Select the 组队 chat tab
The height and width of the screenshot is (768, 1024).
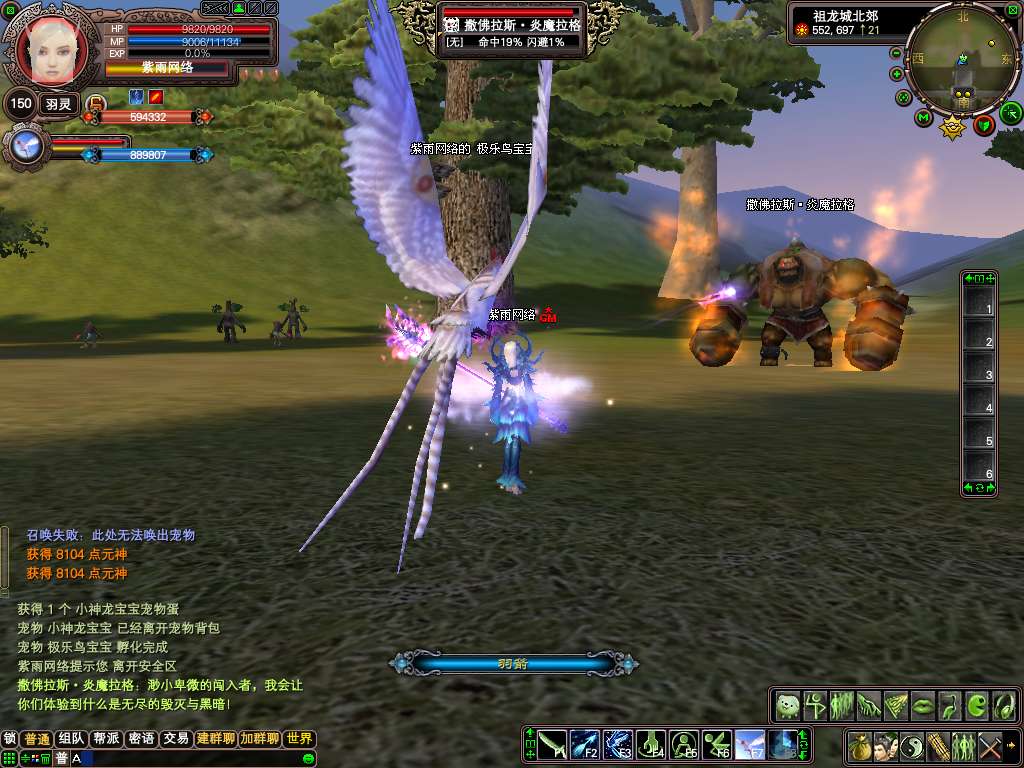coord(71,739)
